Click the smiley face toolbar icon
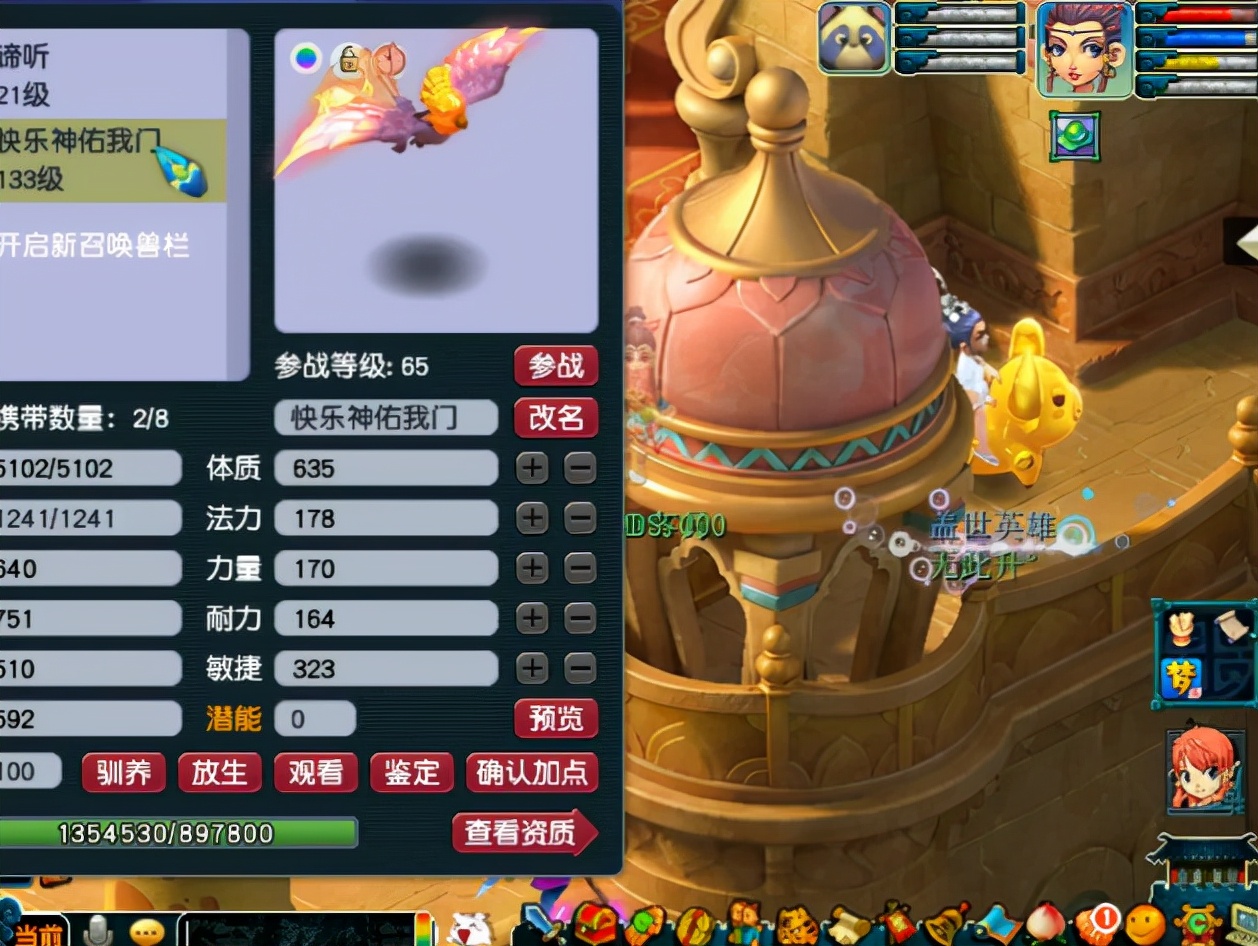This screenshot has height=946, width=1258. coord(1145,922)
